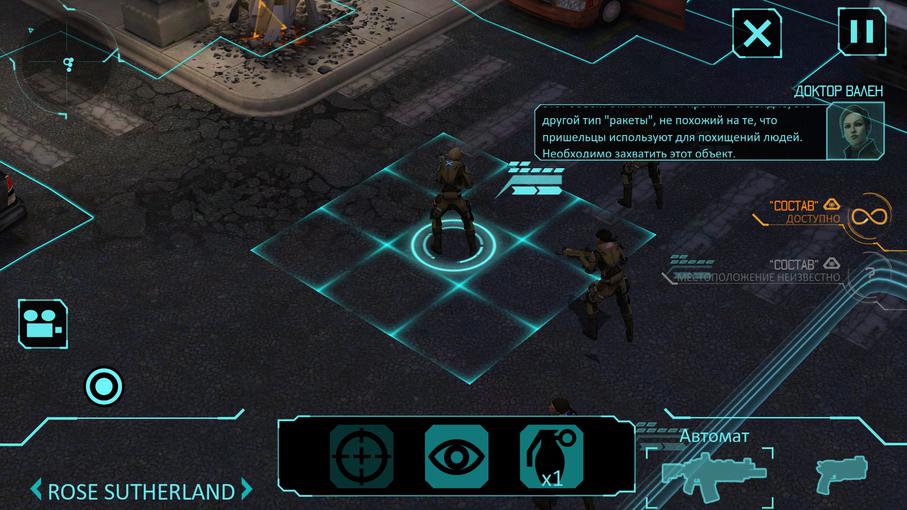Image resolution: width=907 pixels, height=510 pixels.
Task: Pause the game
Action: pos(861,31)
